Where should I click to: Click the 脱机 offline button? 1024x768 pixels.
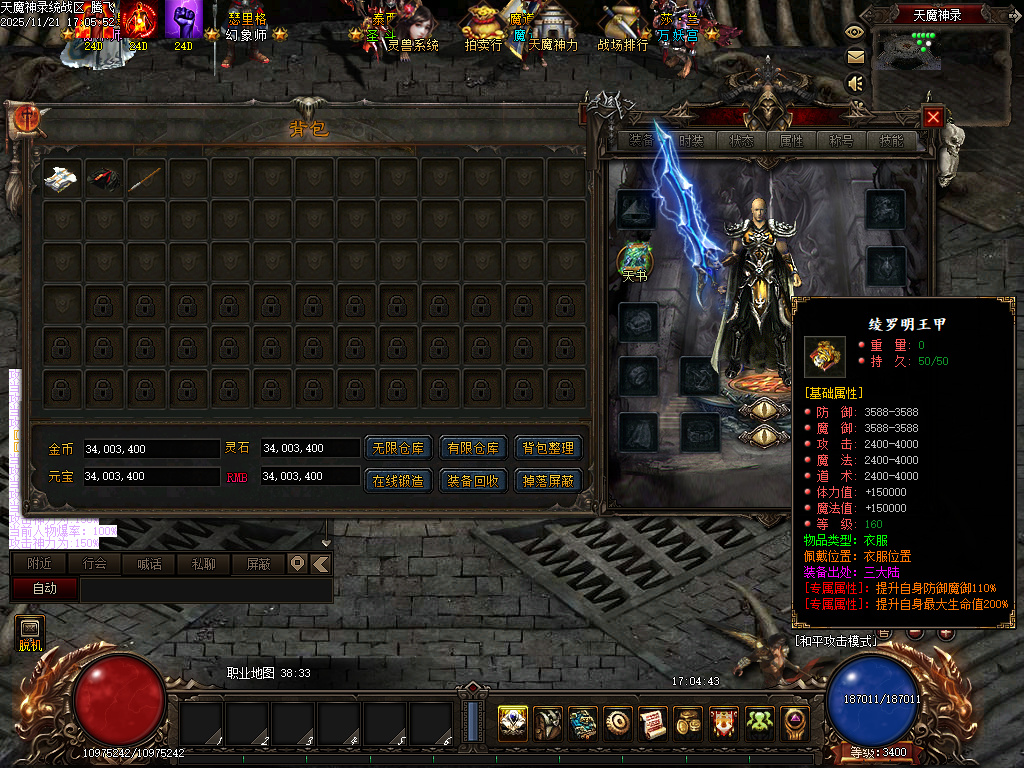tap(30, 634)
